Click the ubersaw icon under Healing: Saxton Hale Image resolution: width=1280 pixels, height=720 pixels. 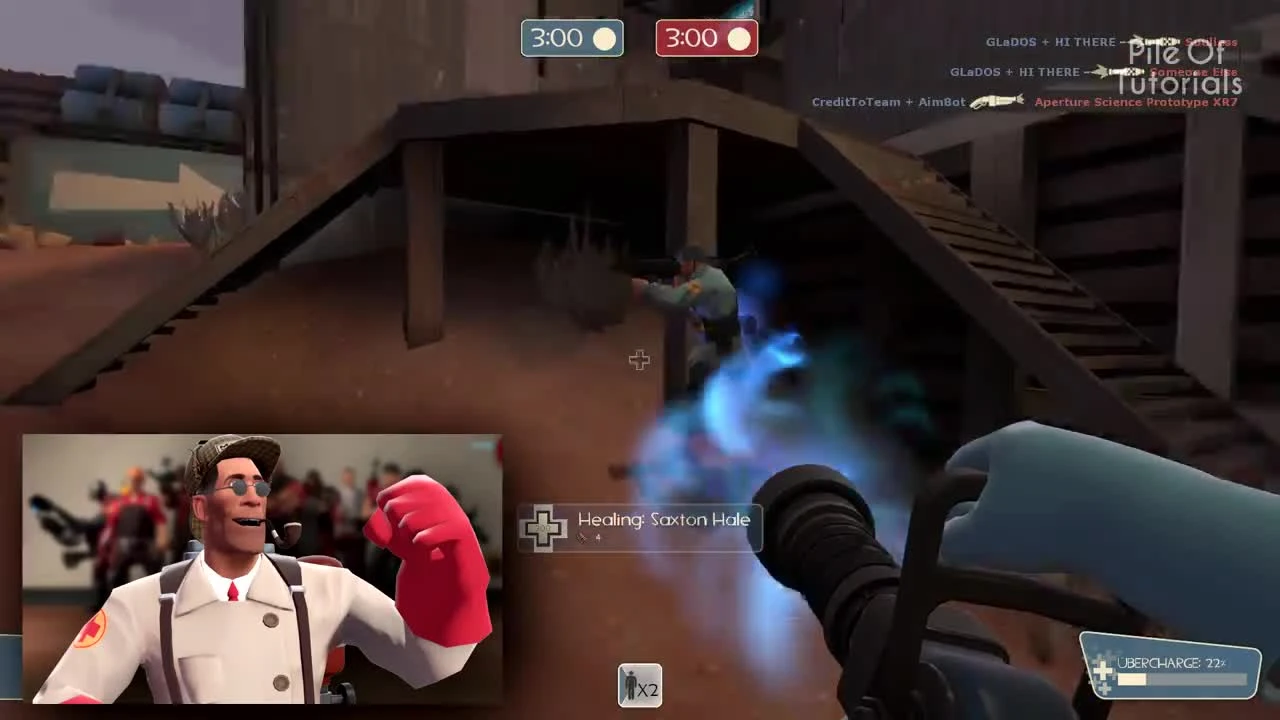point(583,537)
